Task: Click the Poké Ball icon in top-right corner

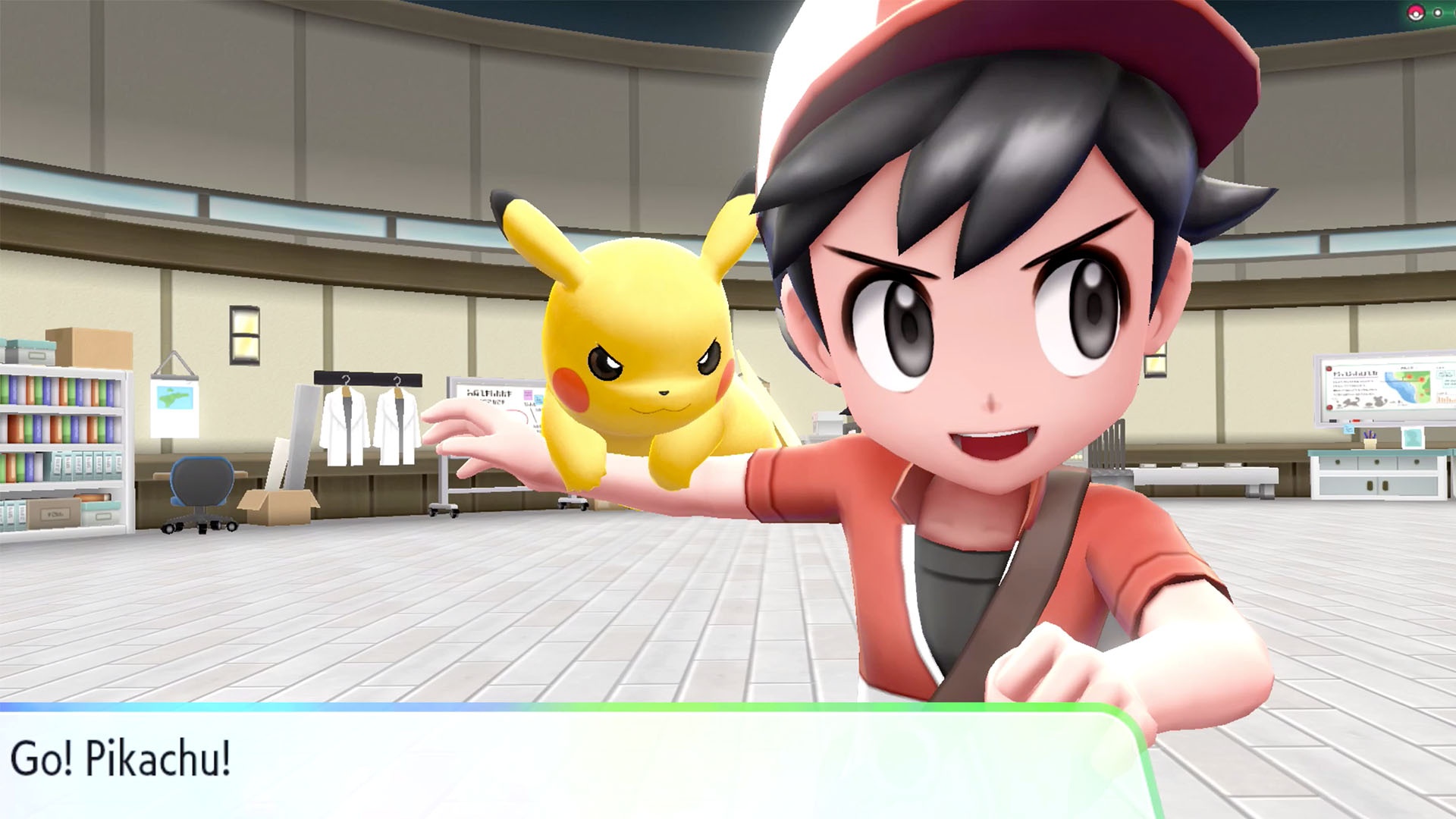Action: 1416,13
